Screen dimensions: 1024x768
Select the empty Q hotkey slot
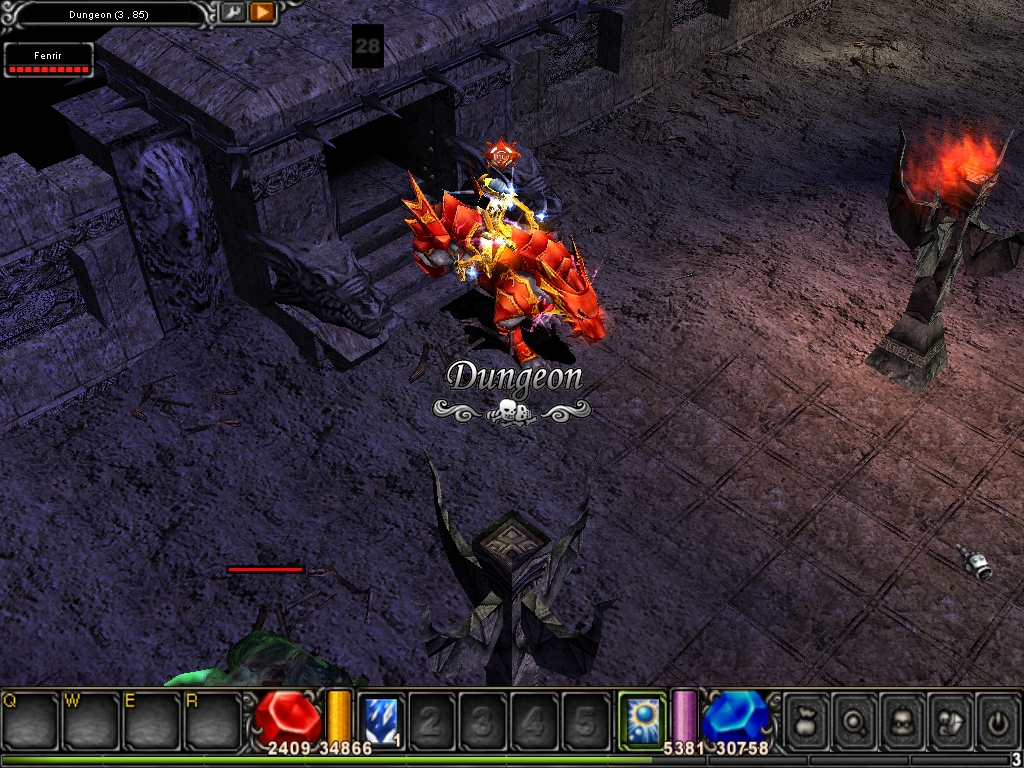pos(30,720)
